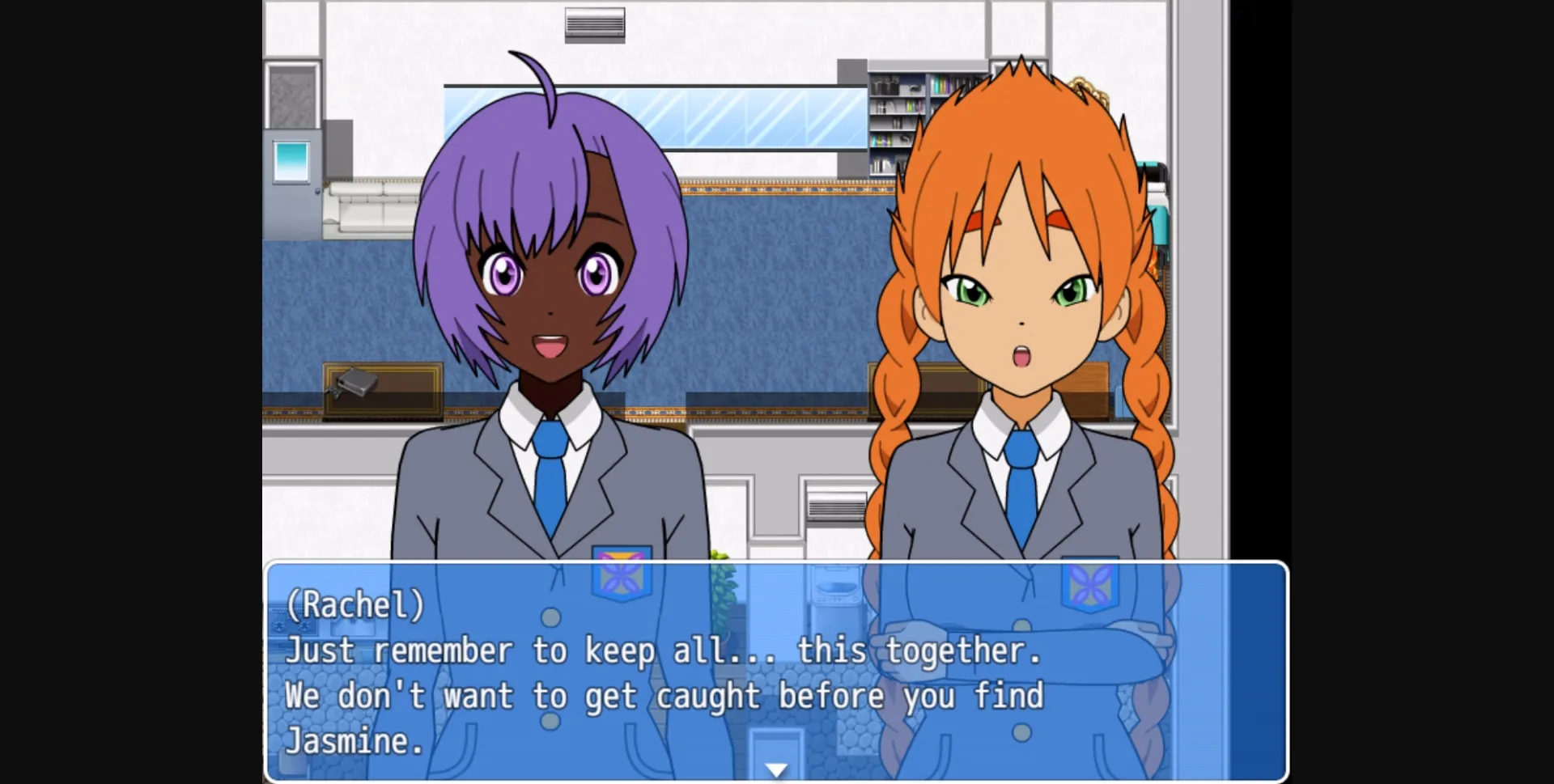Expand the dialogue box by clicking its down triangle
Viewport: 1554px width, 784px height.
[x=776, y=769]
